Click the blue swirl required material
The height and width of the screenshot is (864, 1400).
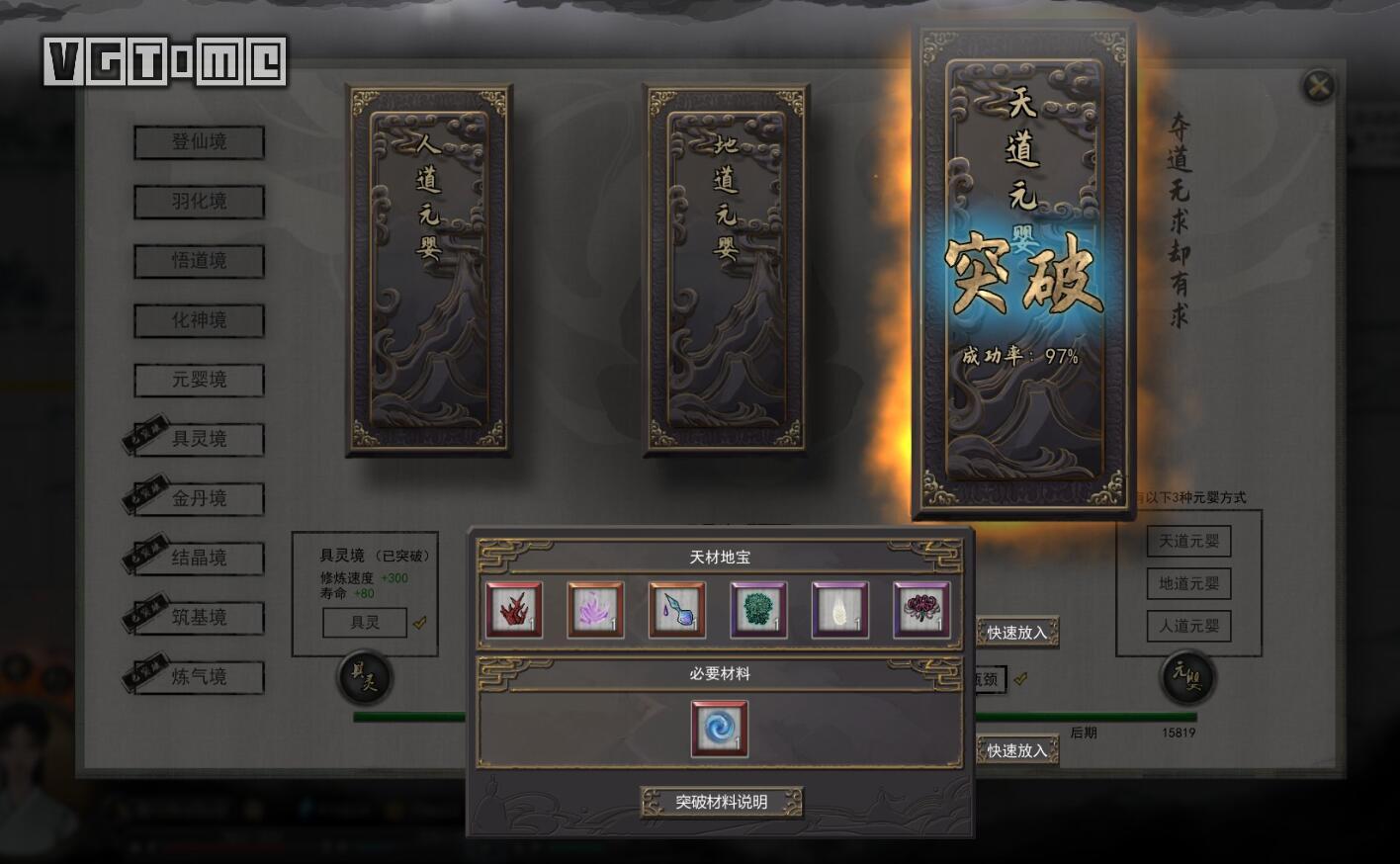[x=719, y=729]
